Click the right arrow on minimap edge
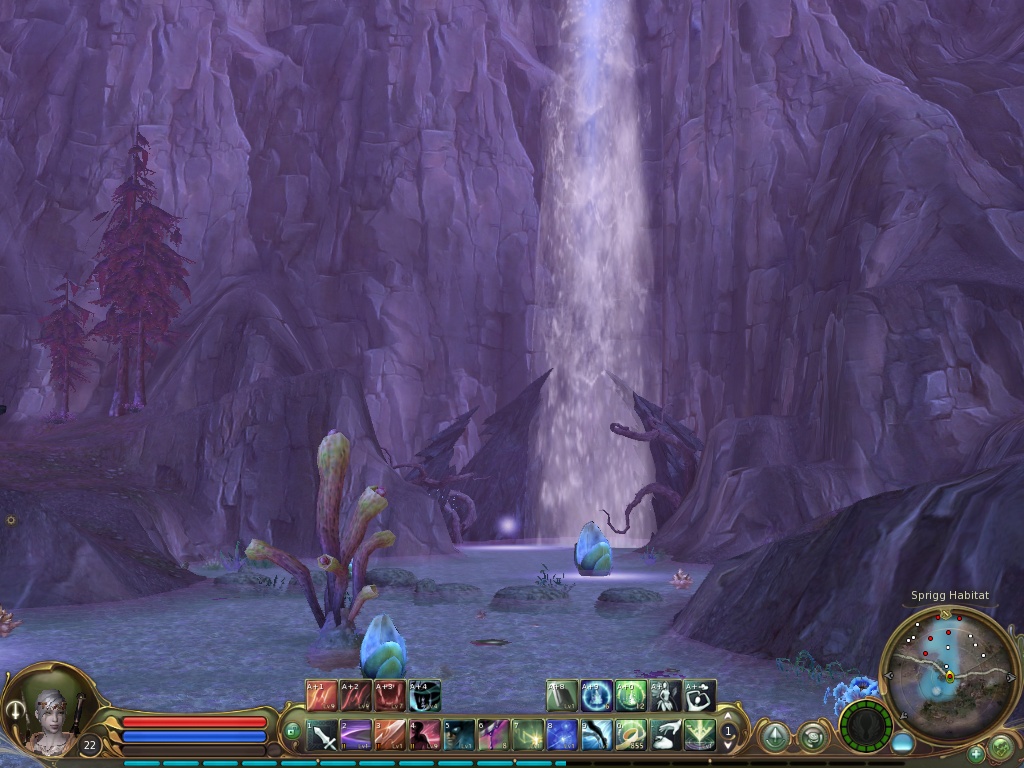The height and width of the screenshot is (768, 1024). (x=1013, y=677)
